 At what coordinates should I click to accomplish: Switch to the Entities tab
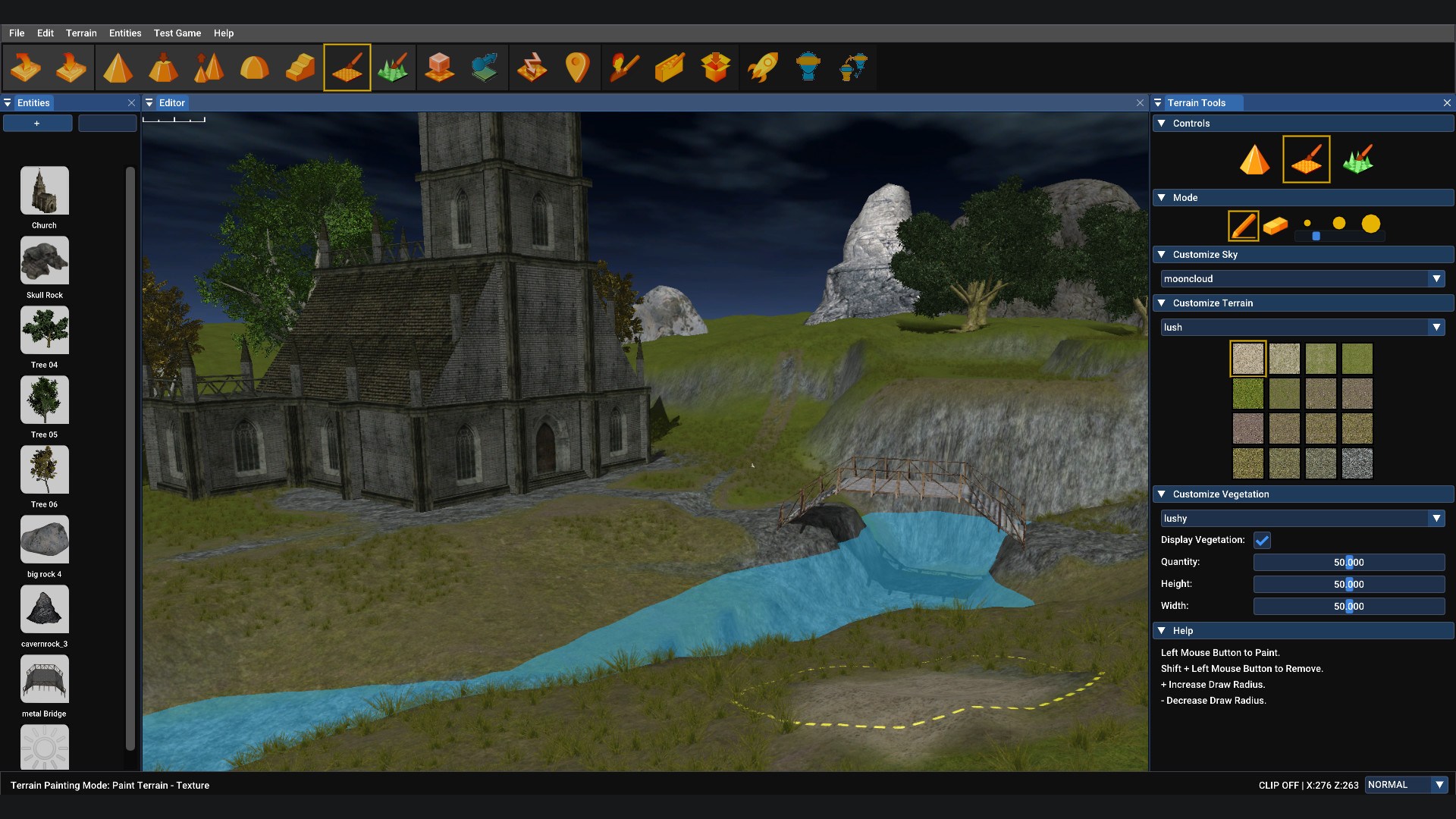coord(34,102)
